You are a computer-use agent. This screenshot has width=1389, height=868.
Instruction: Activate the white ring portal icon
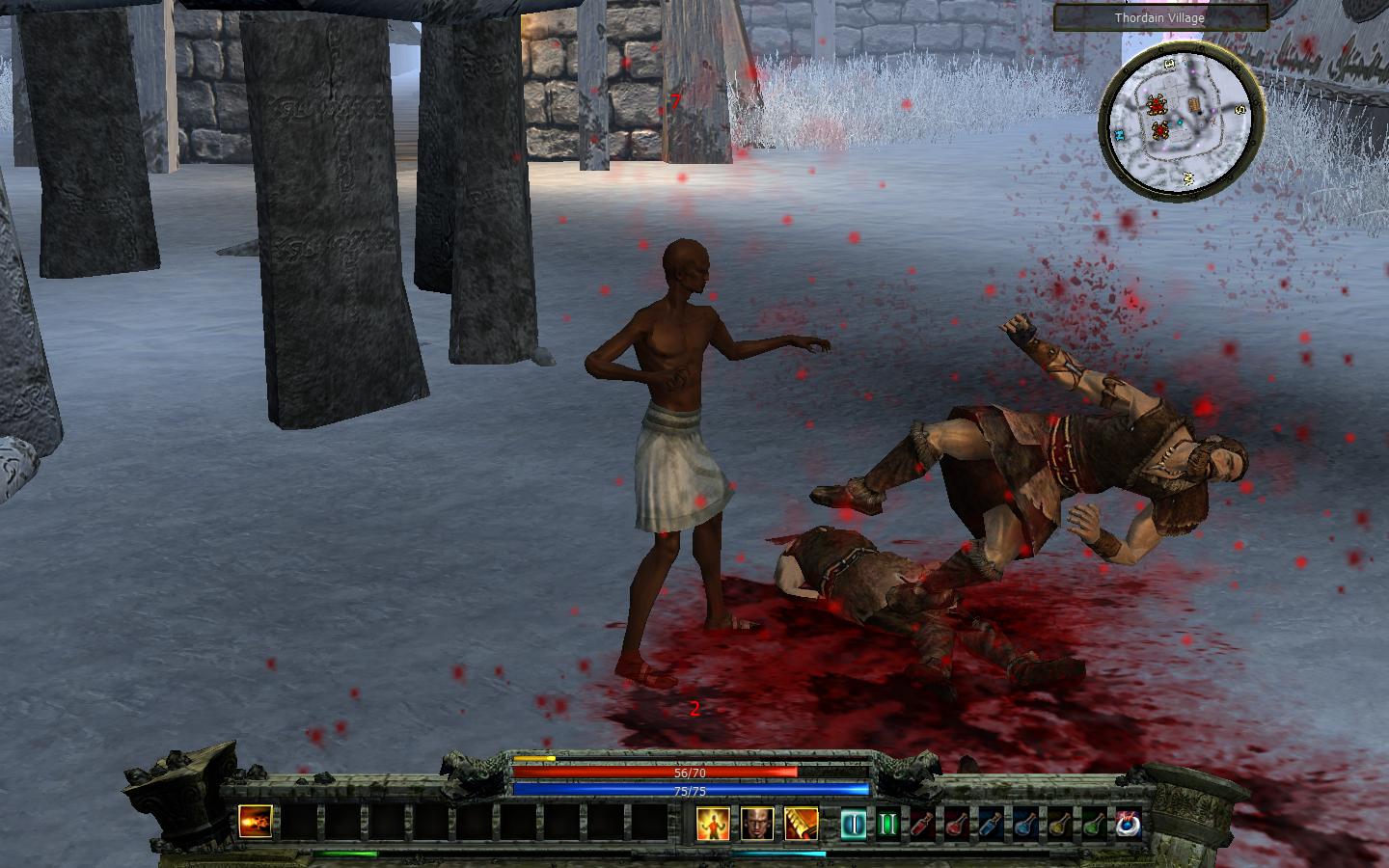(1127, 824)
